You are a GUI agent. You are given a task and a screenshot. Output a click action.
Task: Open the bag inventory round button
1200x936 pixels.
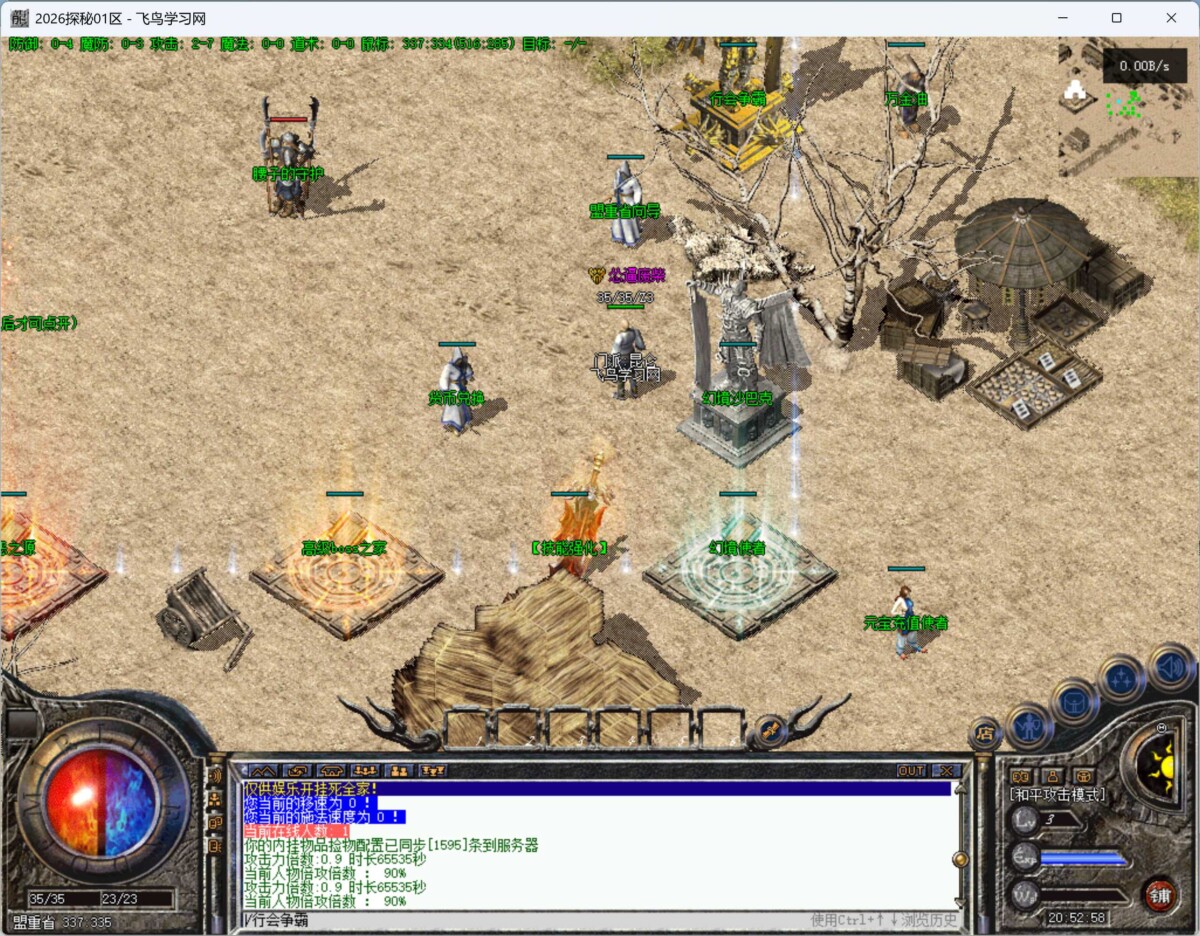[1075, 701]
